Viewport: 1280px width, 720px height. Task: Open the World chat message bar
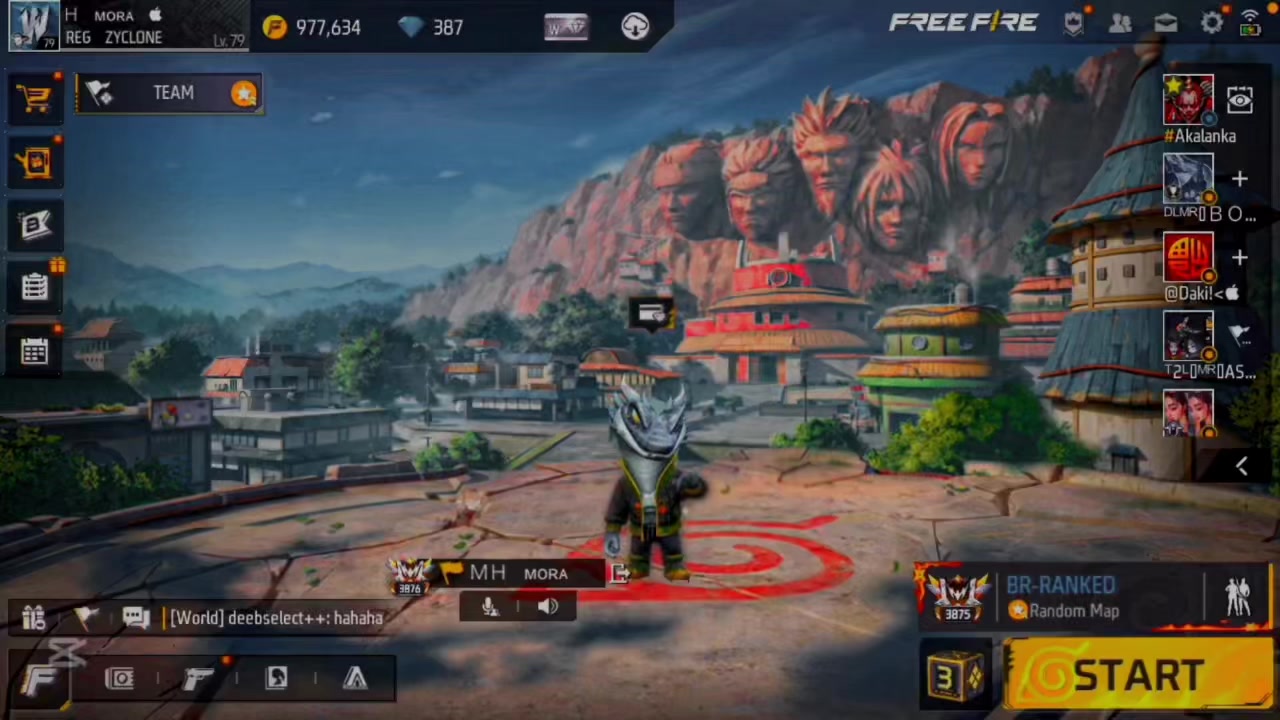pyautogui.click(x=276, y=618)
